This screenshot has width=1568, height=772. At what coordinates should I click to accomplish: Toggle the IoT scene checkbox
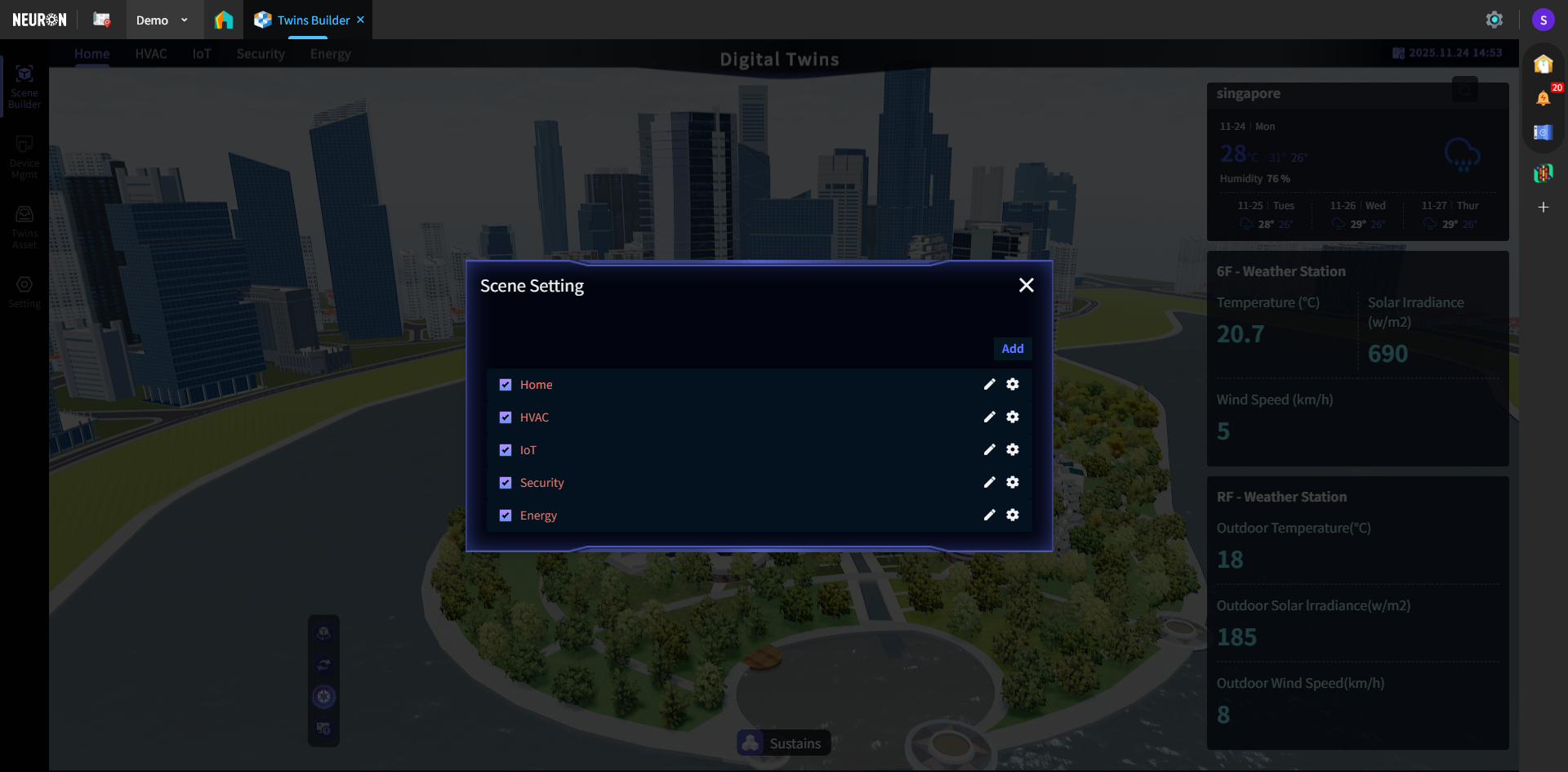506,450
